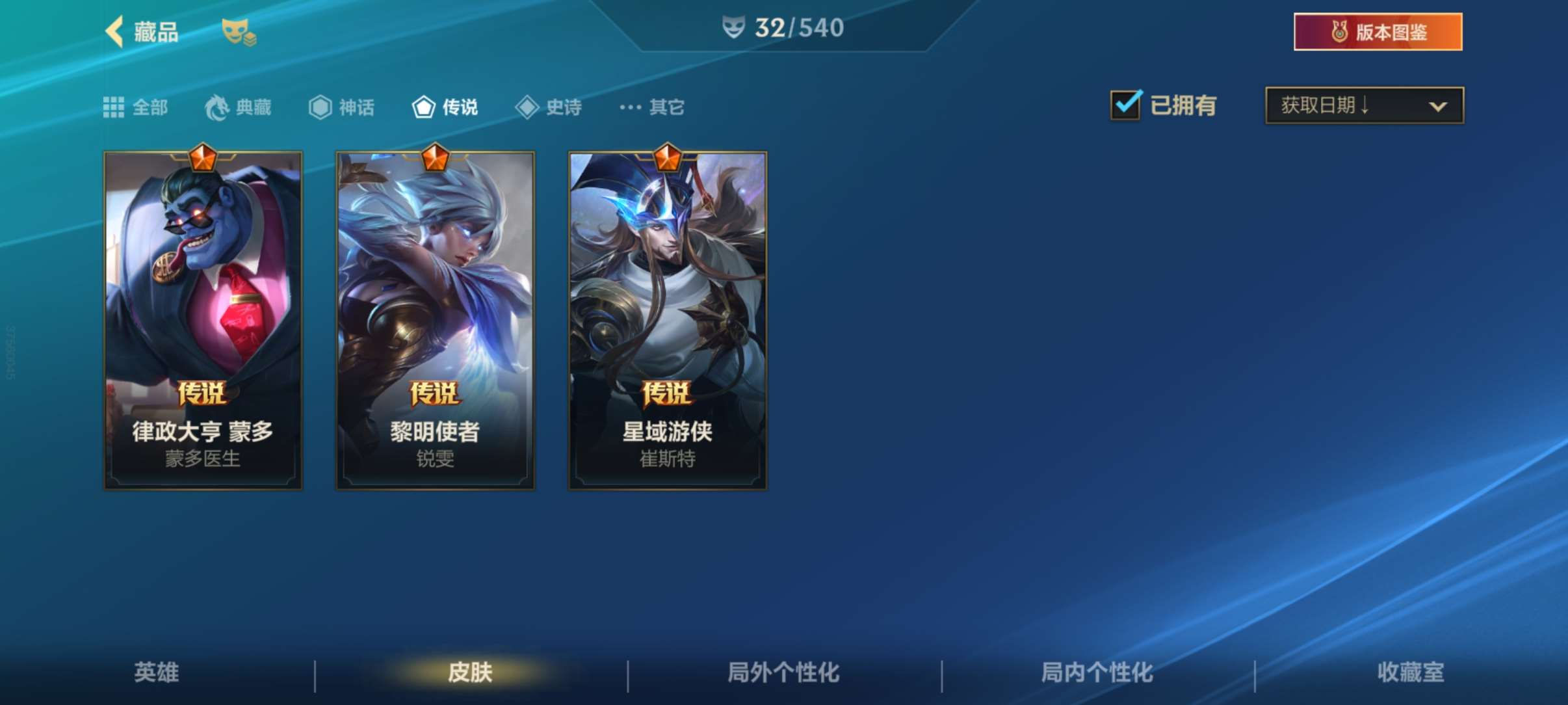The image size is (1568, 705).
Task: Click the 神话 hexagon filter icon
Action: pos(320,106)
